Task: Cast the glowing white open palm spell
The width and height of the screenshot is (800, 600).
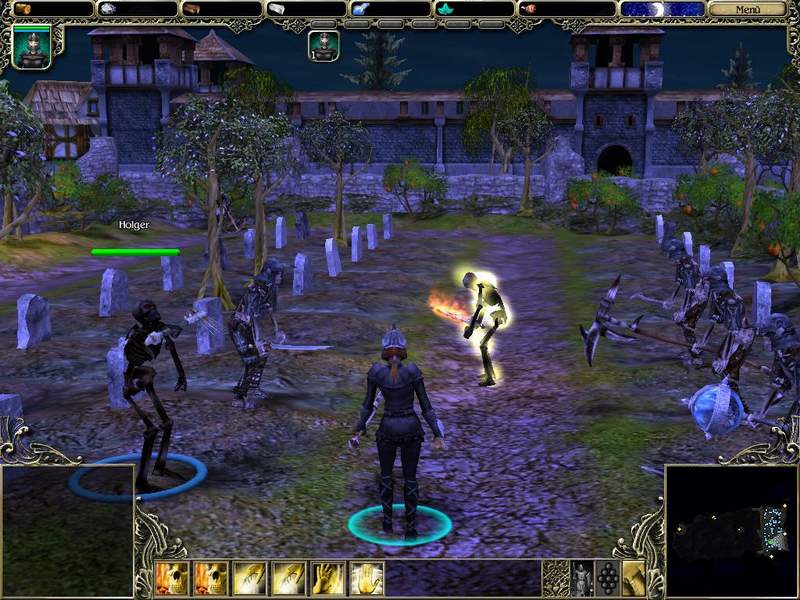Action: [365, 578]
